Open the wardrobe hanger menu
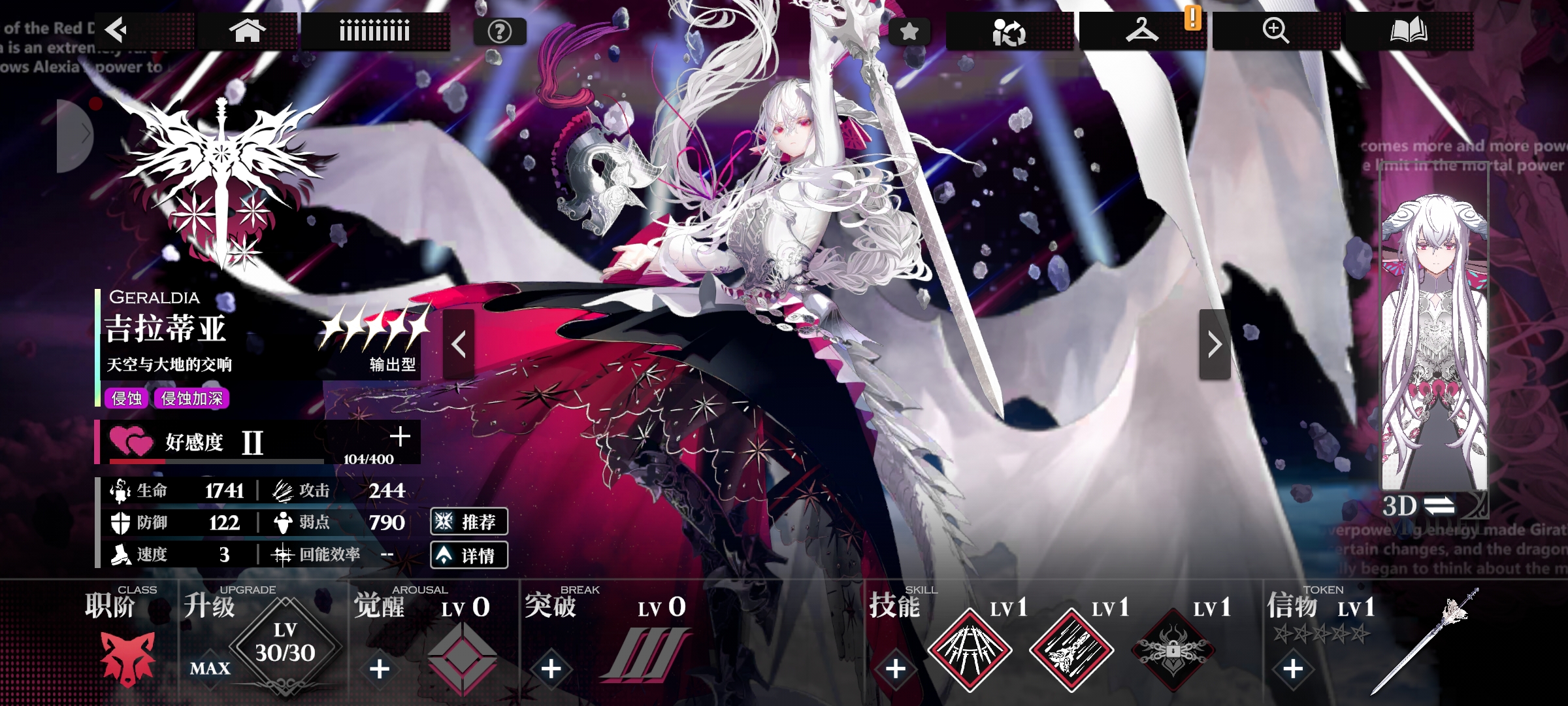This screenshot has width=1568, height=706. (1141, 31)
